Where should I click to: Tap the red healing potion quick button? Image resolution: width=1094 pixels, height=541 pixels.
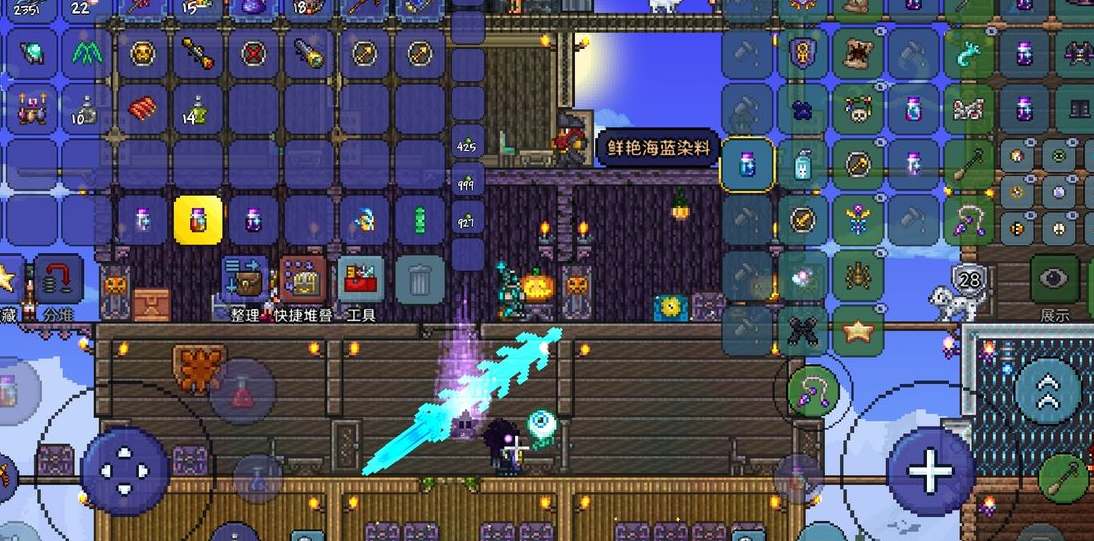click(242, 390)
